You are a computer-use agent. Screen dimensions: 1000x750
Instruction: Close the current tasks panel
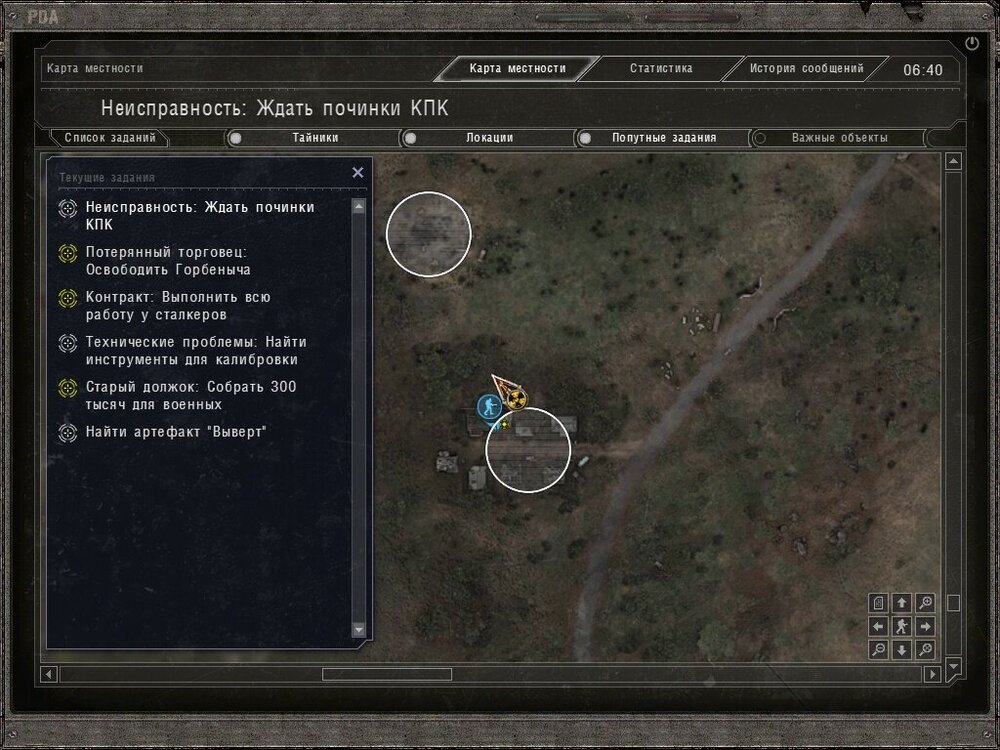pyautogui.click(x=358, y=172)
